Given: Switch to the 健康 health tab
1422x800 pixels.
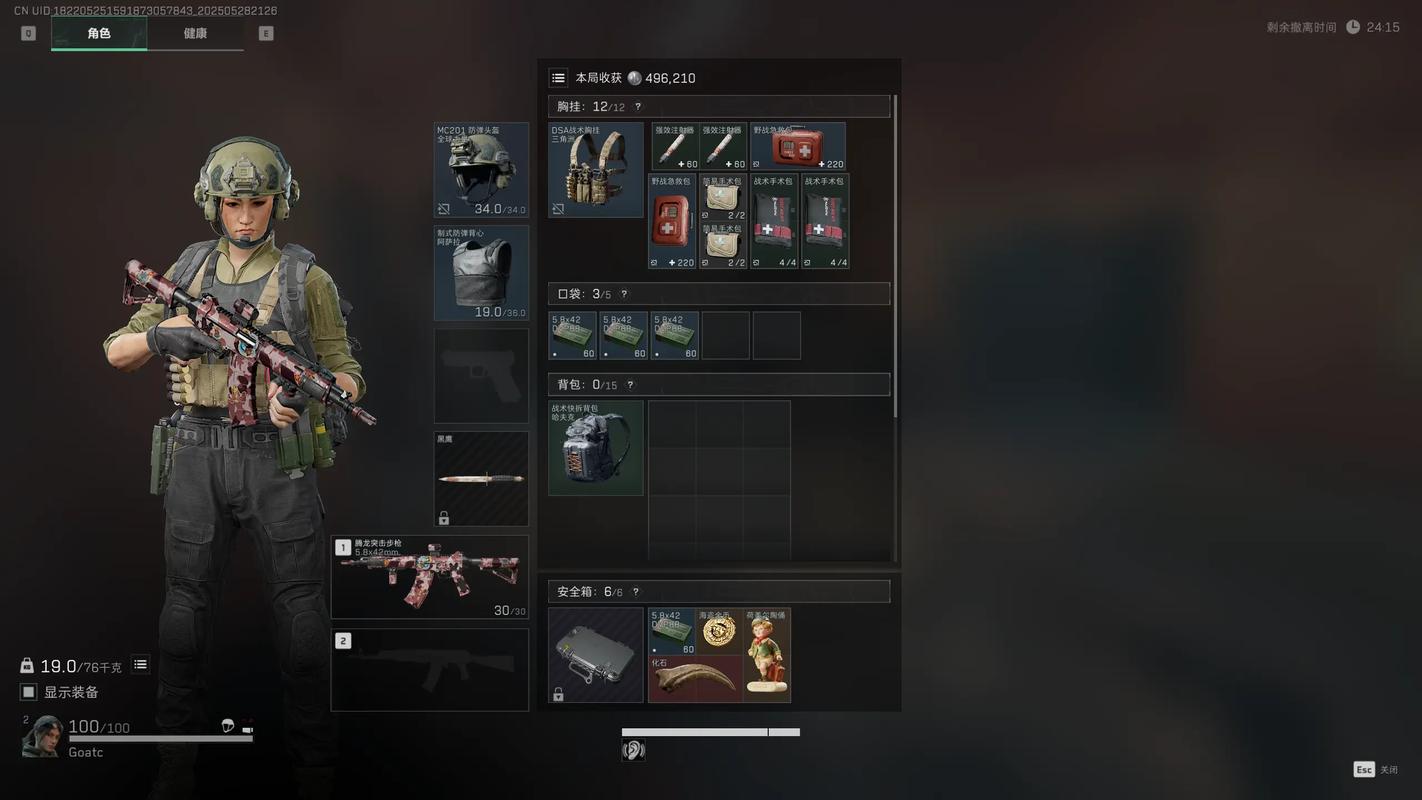Looking at the screenshot, I should (x=195, y=33).
